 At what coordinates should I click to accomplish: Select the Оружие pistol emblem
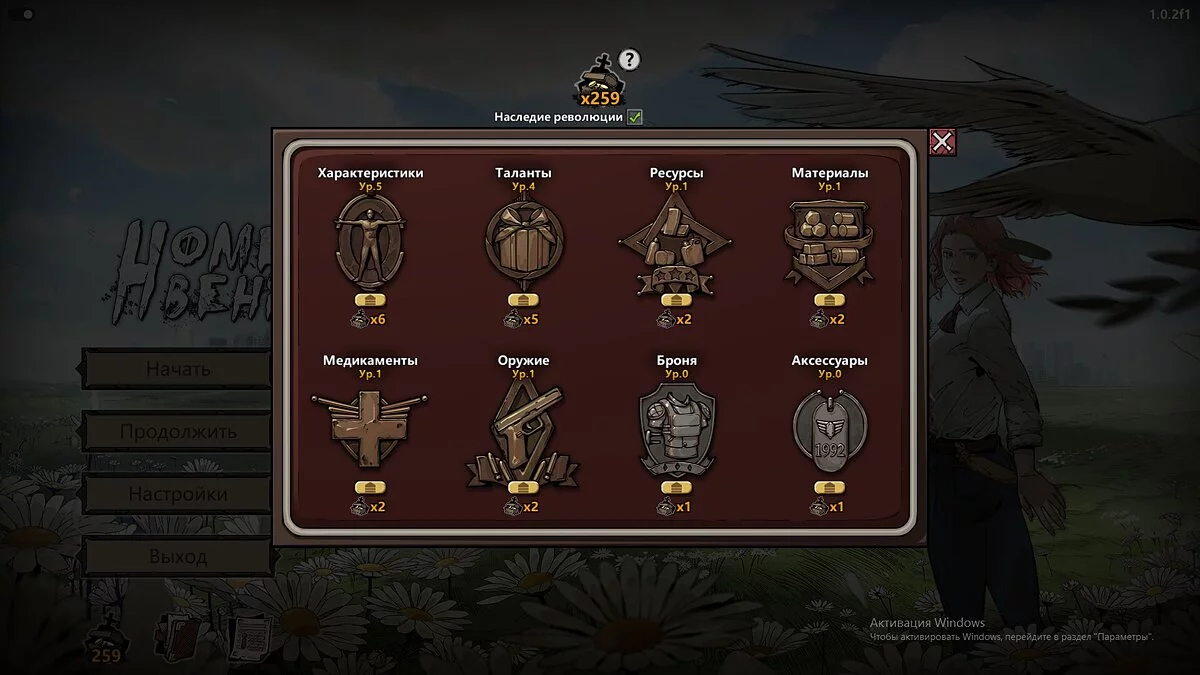523,428
